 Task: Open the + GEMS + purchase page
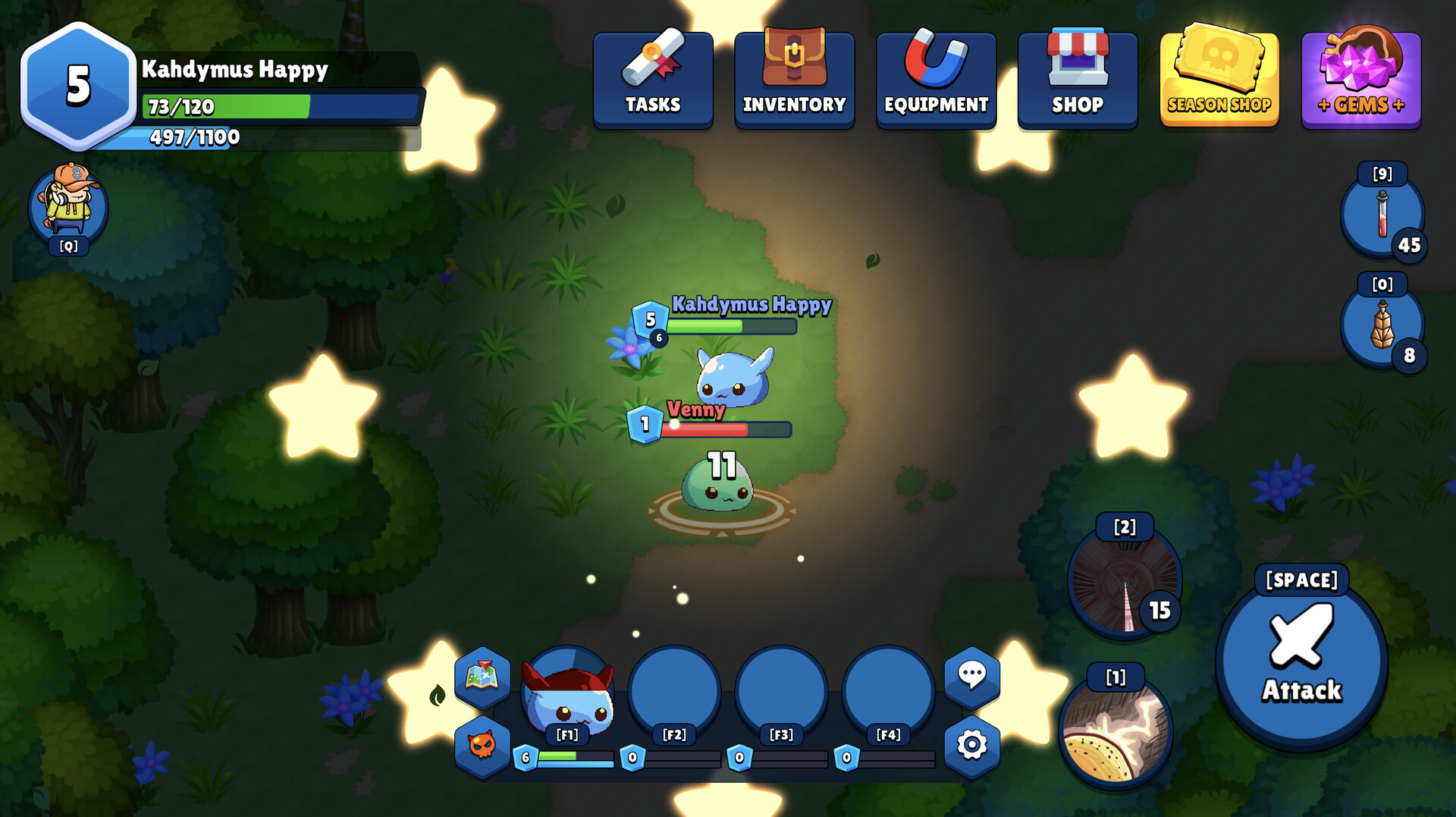click(x=1360, y=76)
